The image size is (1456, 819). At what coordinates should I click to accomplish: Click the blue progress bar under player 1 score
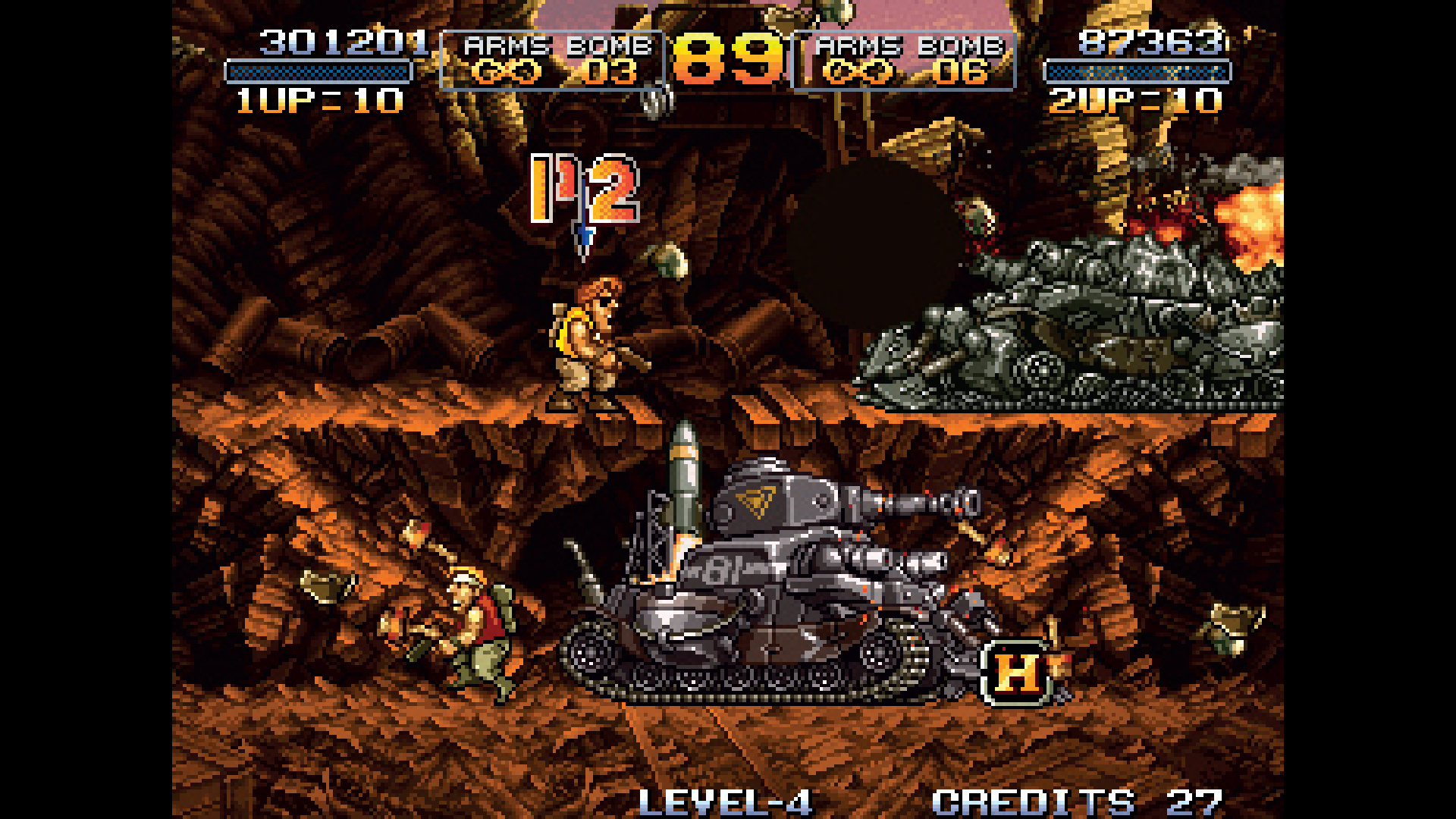coord(309,74)
